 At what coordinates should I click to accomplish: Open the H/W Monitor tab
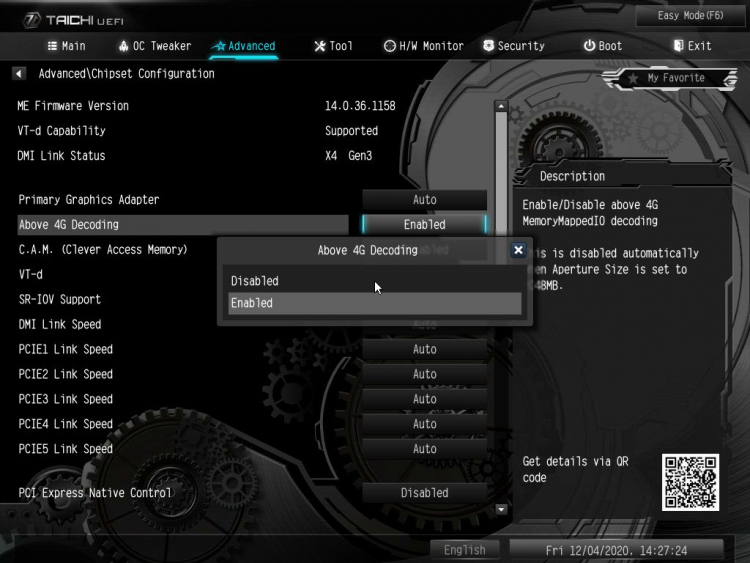coord(424,46)
